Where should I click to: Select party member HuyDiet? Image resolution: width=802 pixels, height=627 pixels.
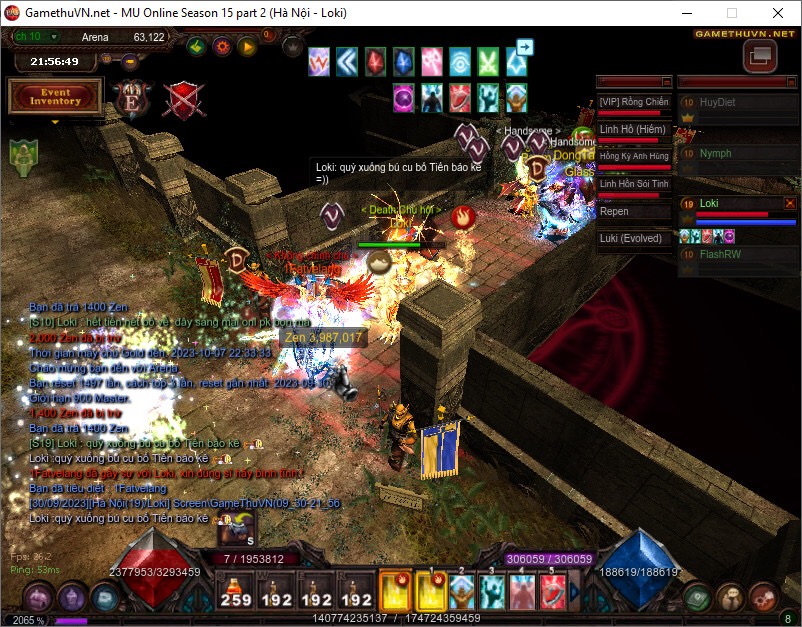pyautogui.click(x=717, y=102)
